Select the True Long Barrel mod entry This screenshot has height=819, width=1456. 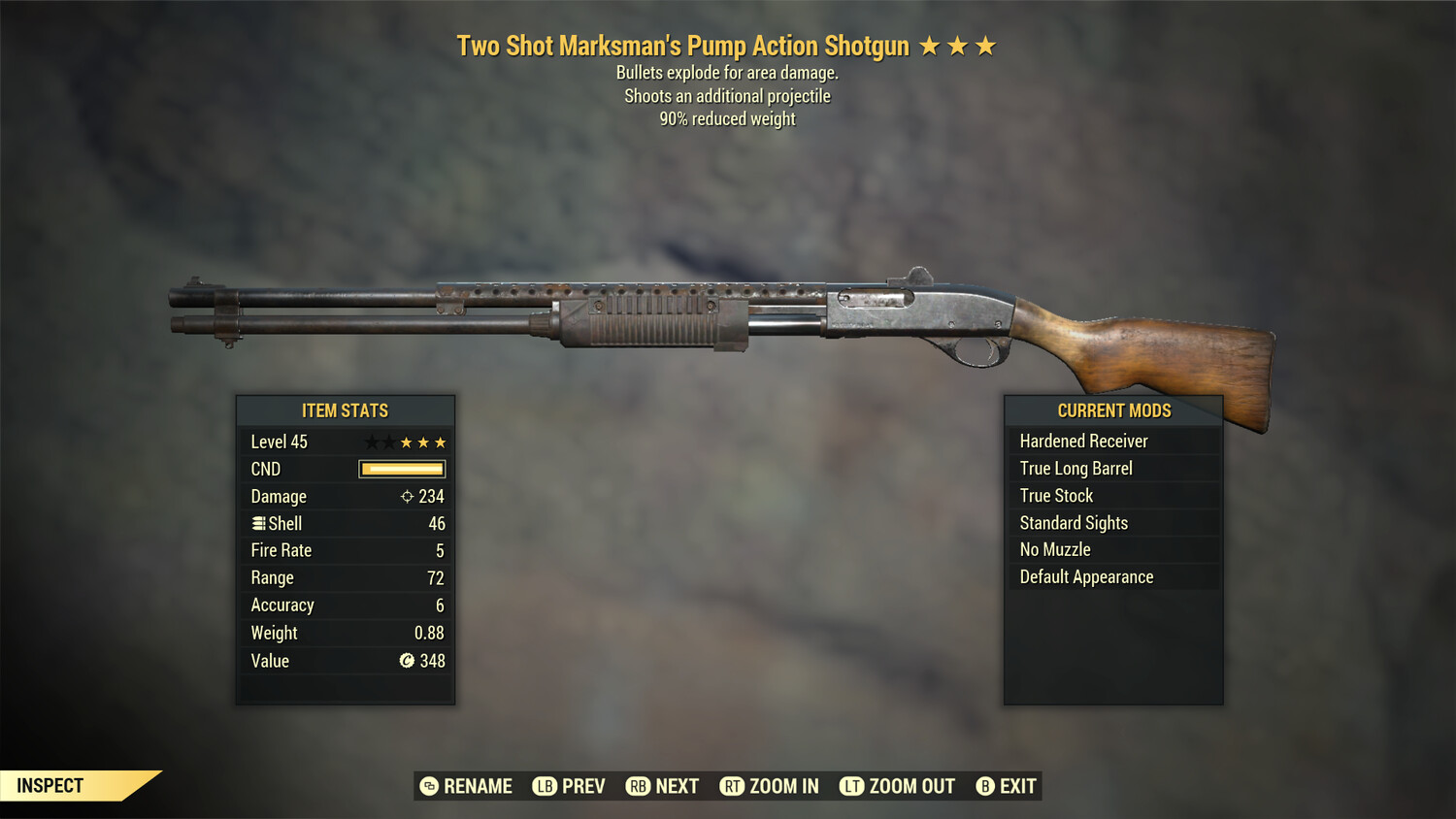(1075, 468)
